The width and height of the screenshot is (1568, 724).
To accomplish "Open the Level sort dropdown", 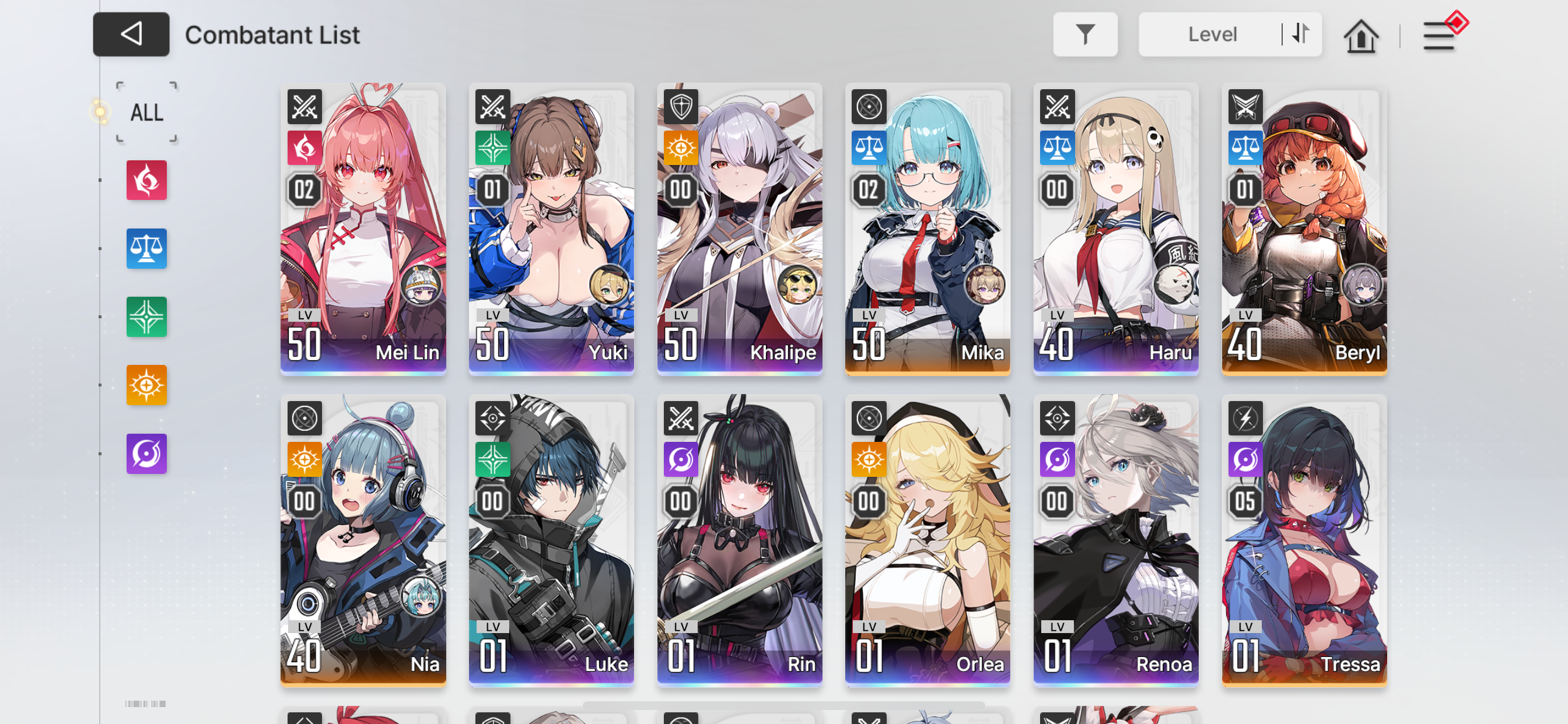I will (x=1212, y=34).
